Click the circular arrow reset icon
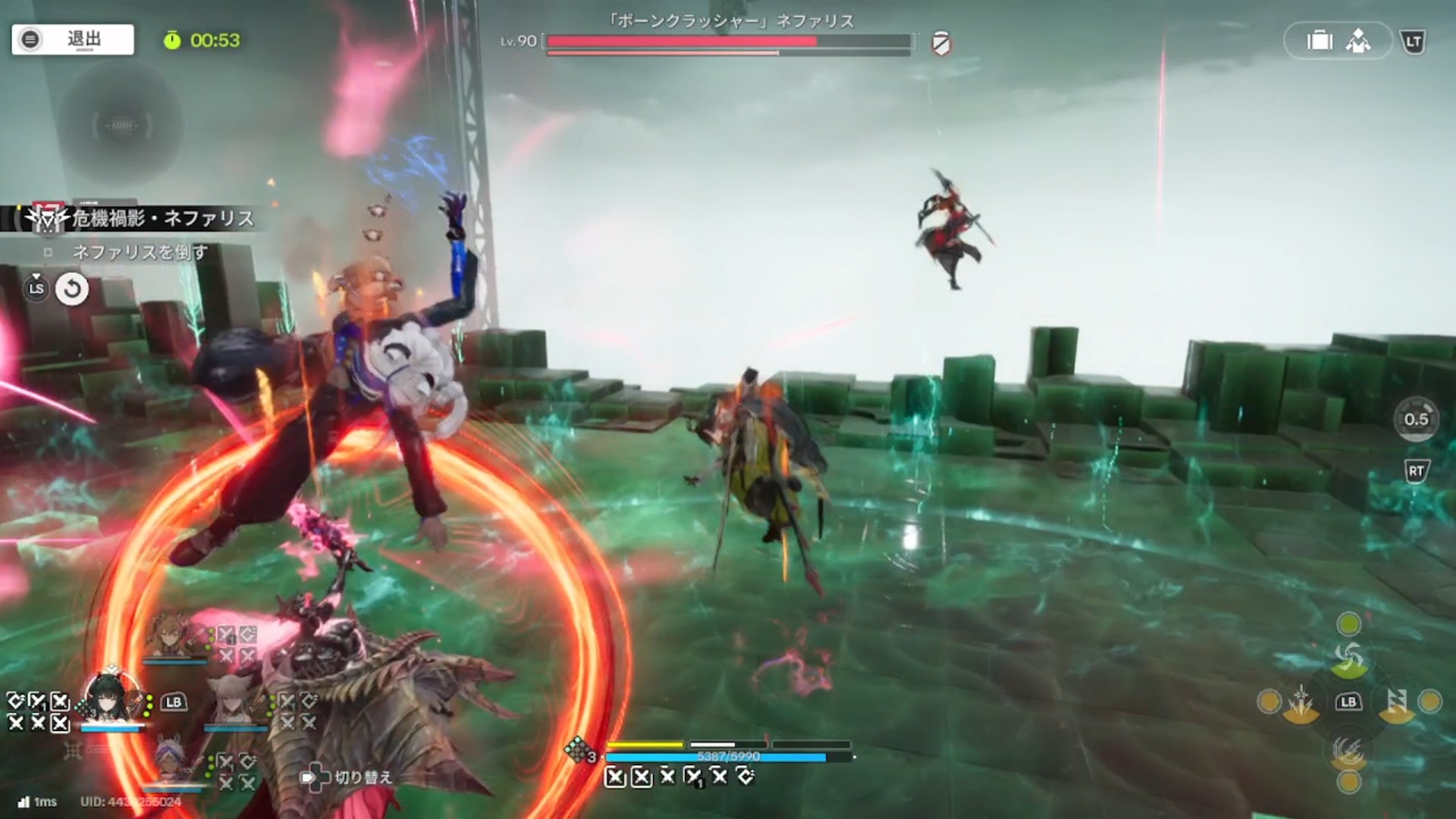1456x819 pixels. 72,289
